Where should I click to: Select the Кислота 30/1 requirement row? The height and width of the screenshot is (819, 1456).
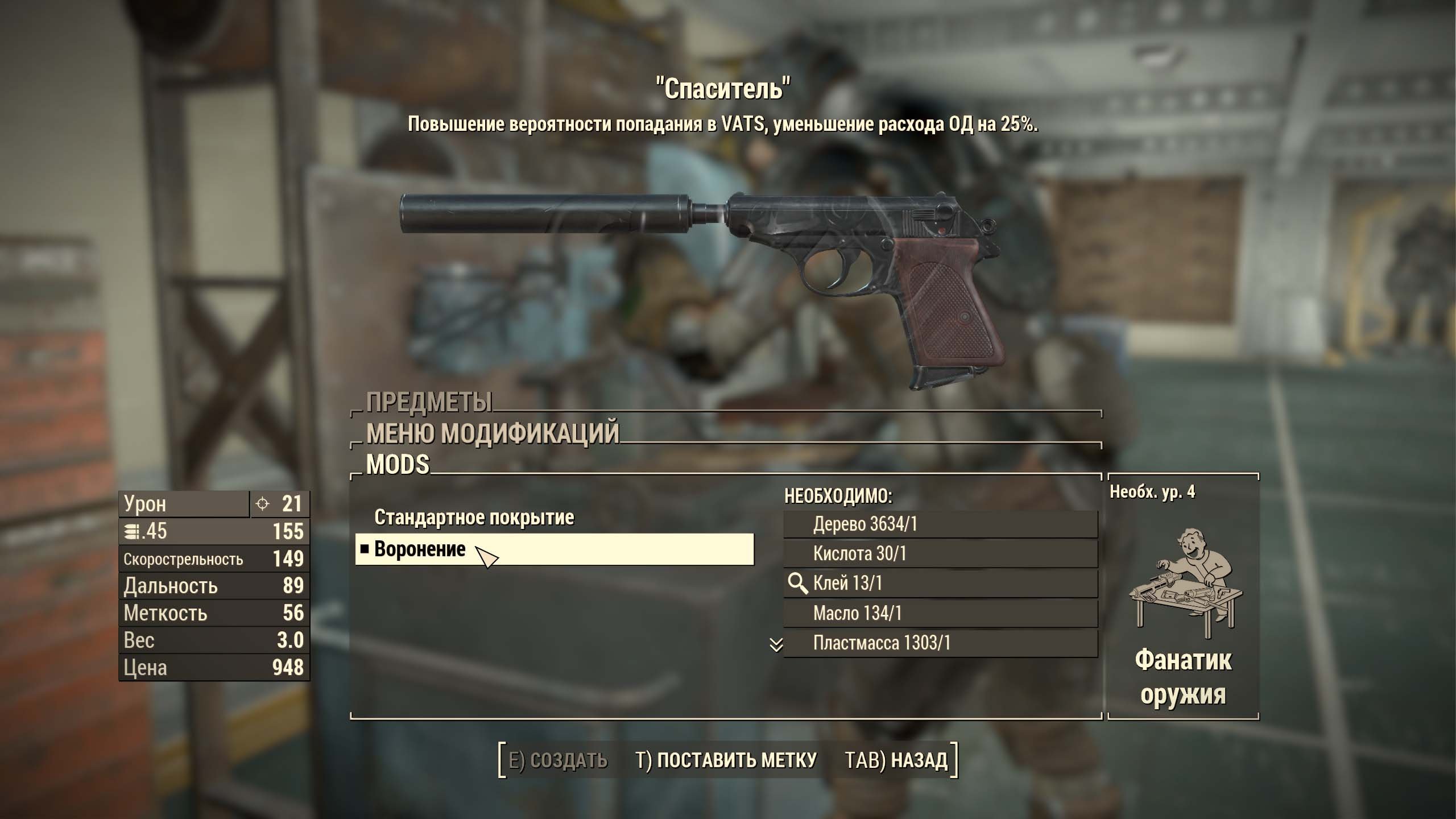(940, 553)
